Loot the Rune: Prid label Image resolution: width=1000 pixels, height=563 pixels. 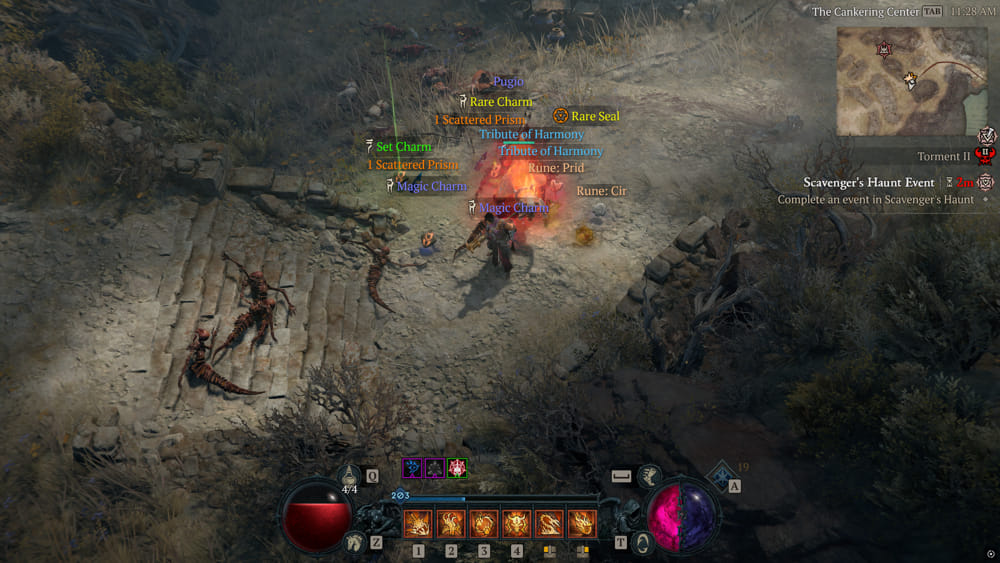tap(556, 168)
